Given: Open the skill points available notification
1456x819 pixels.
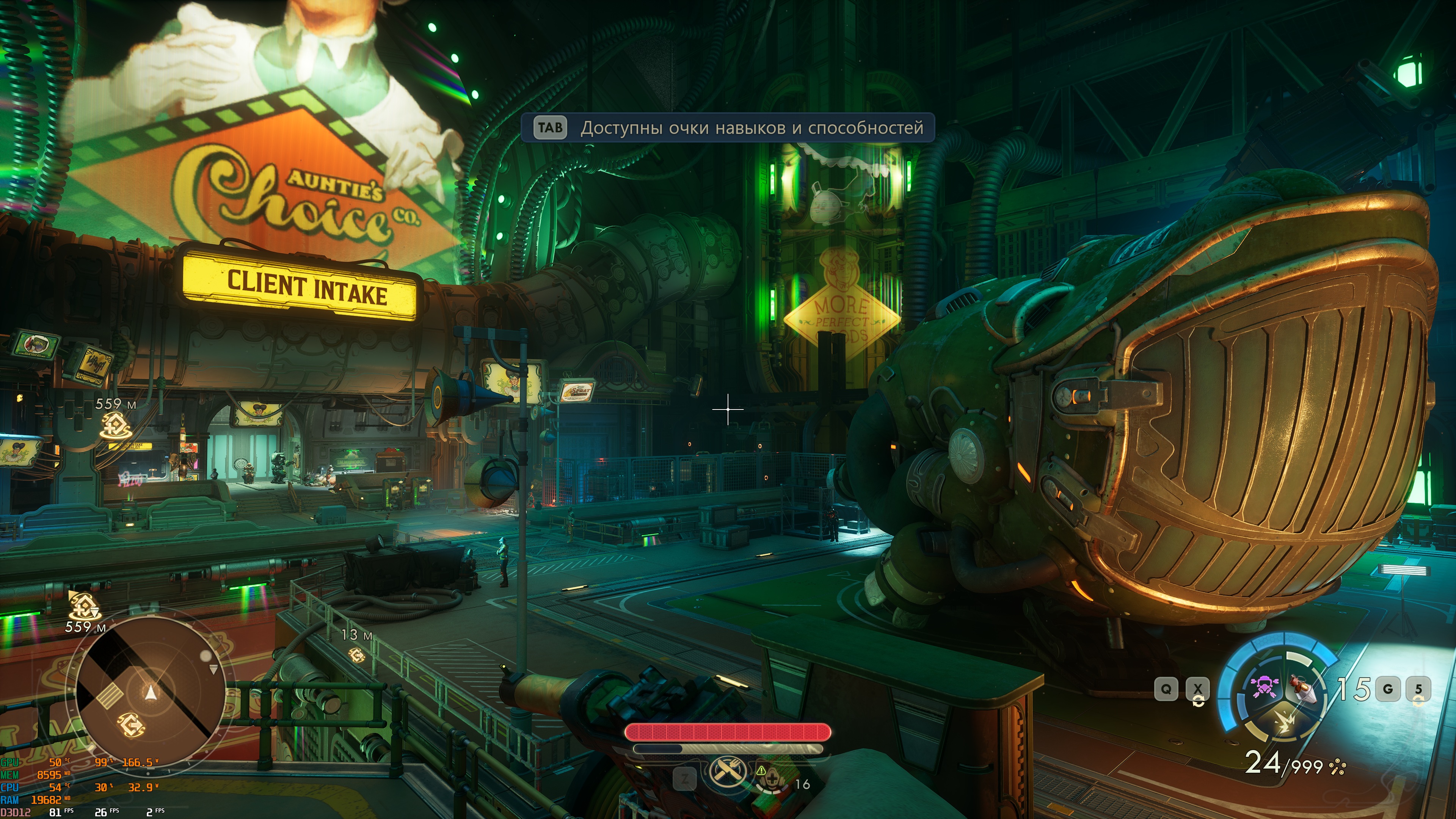Looking at the screenshot, I should pos(728,128).
